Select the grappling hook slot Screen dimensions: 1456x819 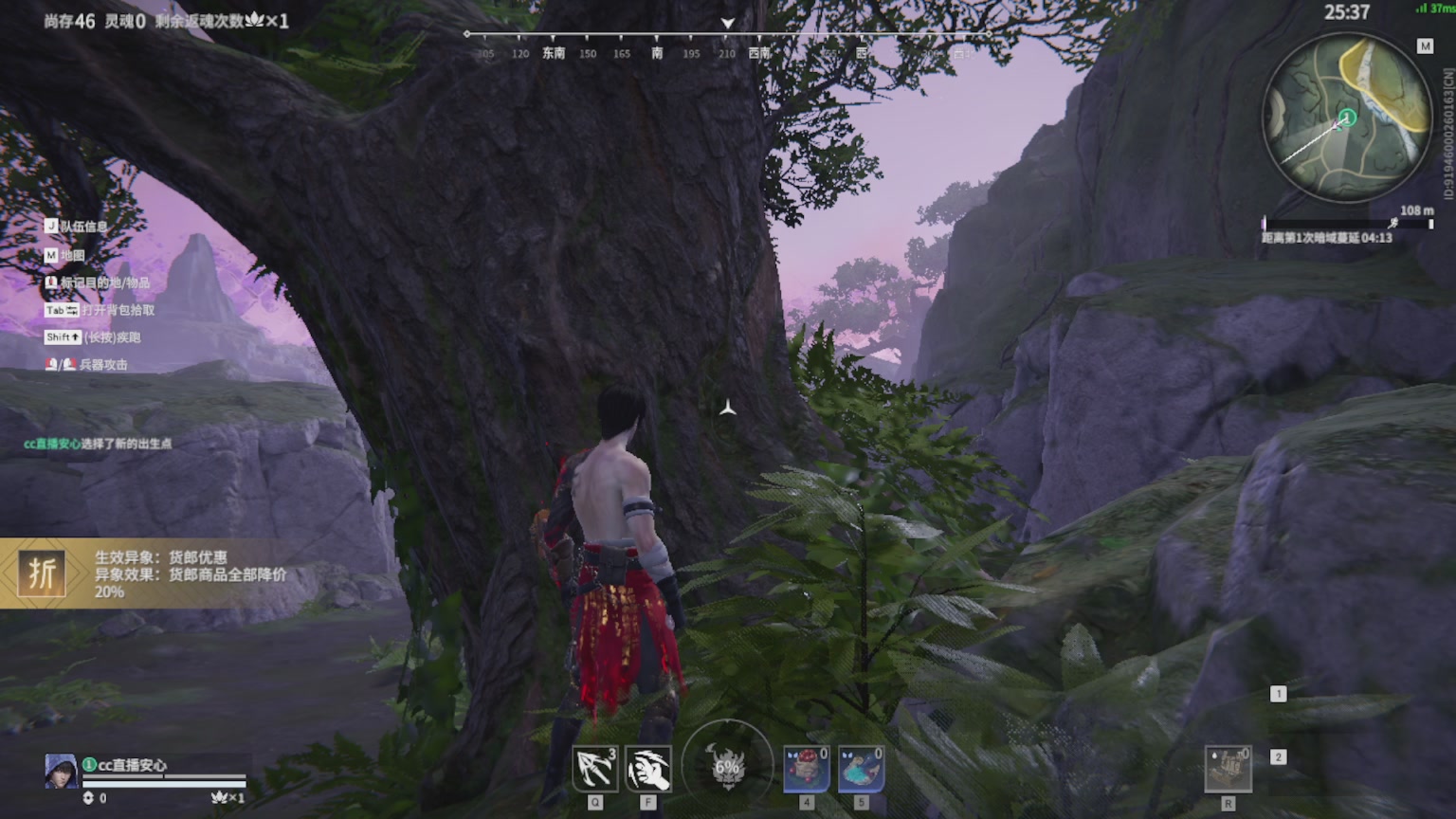click(595, 769)
